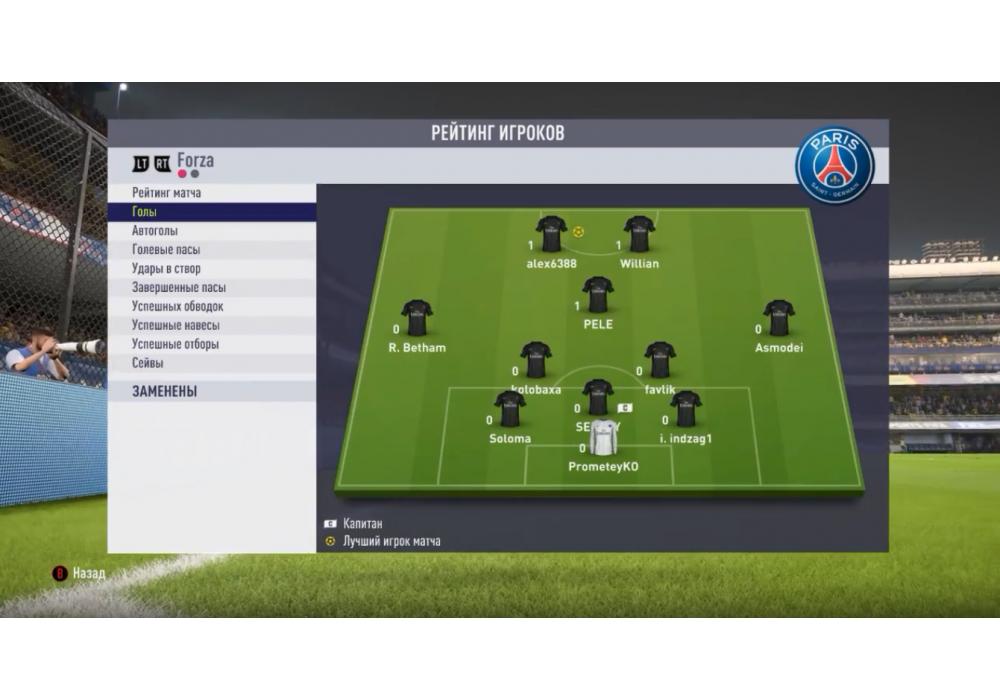
Task: Choose R. Betham on the pitch
Action: 417,319
